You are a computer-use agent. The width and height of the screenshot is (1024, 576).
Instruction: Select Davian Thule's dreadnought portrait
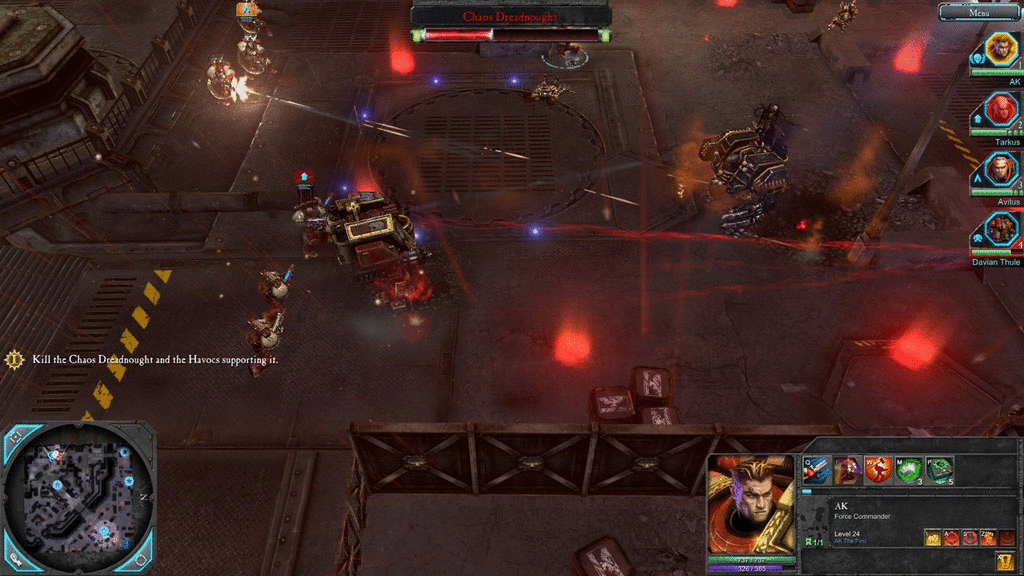pyautogui.click(x=1001, y=229)
